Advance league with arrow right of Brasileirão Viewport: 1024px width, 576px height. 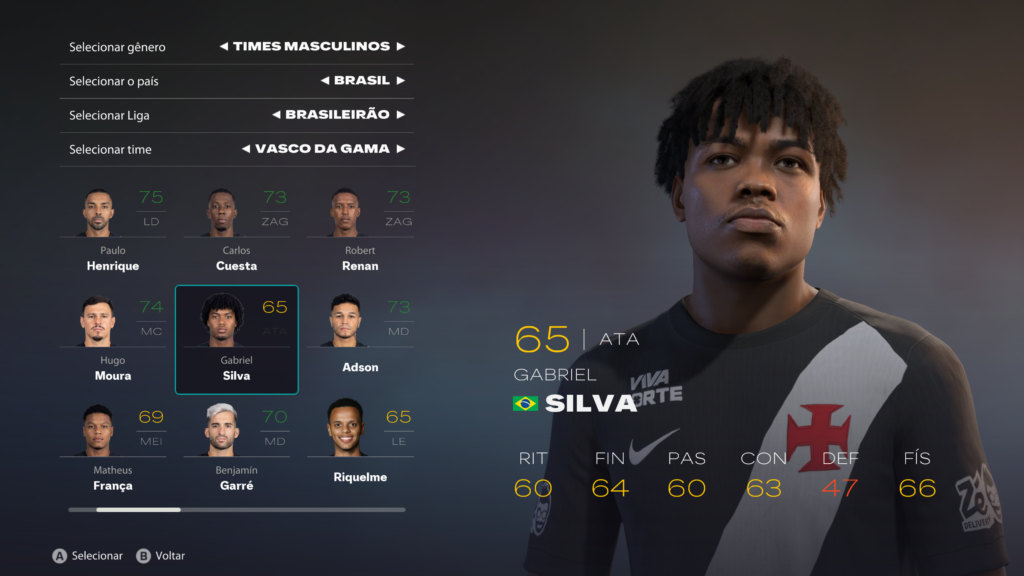point(400,115)
